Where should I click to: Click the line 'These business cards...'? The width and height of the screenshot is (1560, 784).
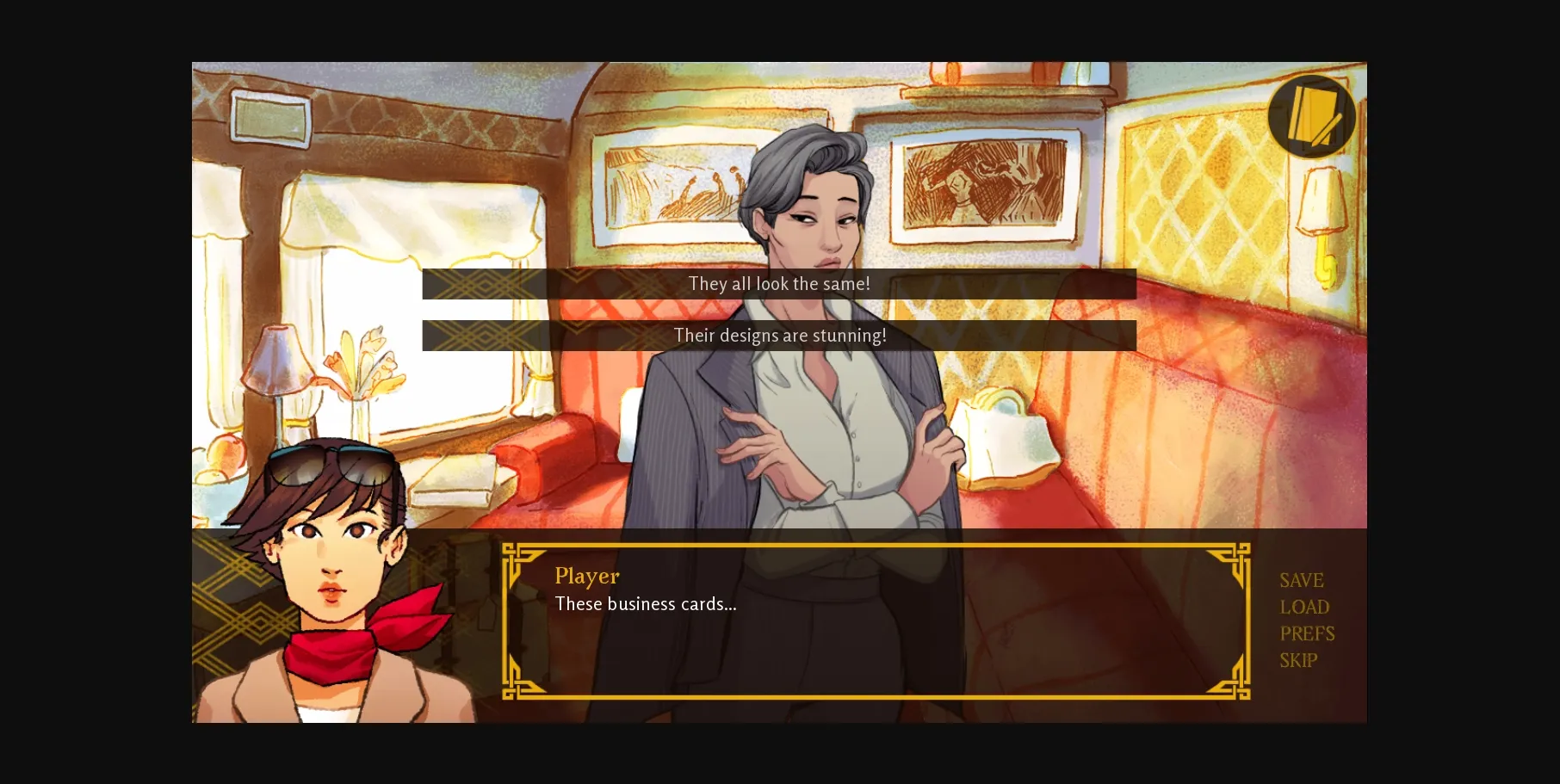tap(646, 604)
